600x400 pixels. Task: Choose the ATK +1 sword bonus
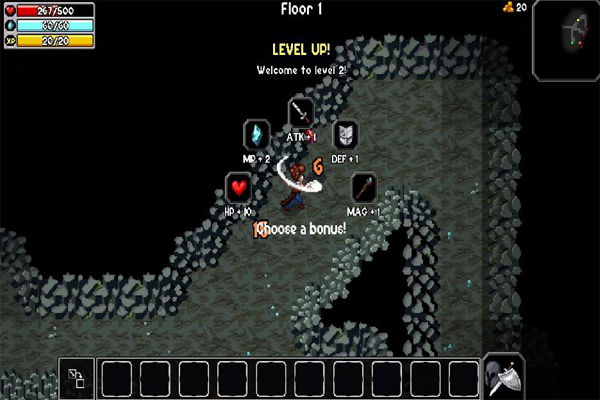click(301, 111)
